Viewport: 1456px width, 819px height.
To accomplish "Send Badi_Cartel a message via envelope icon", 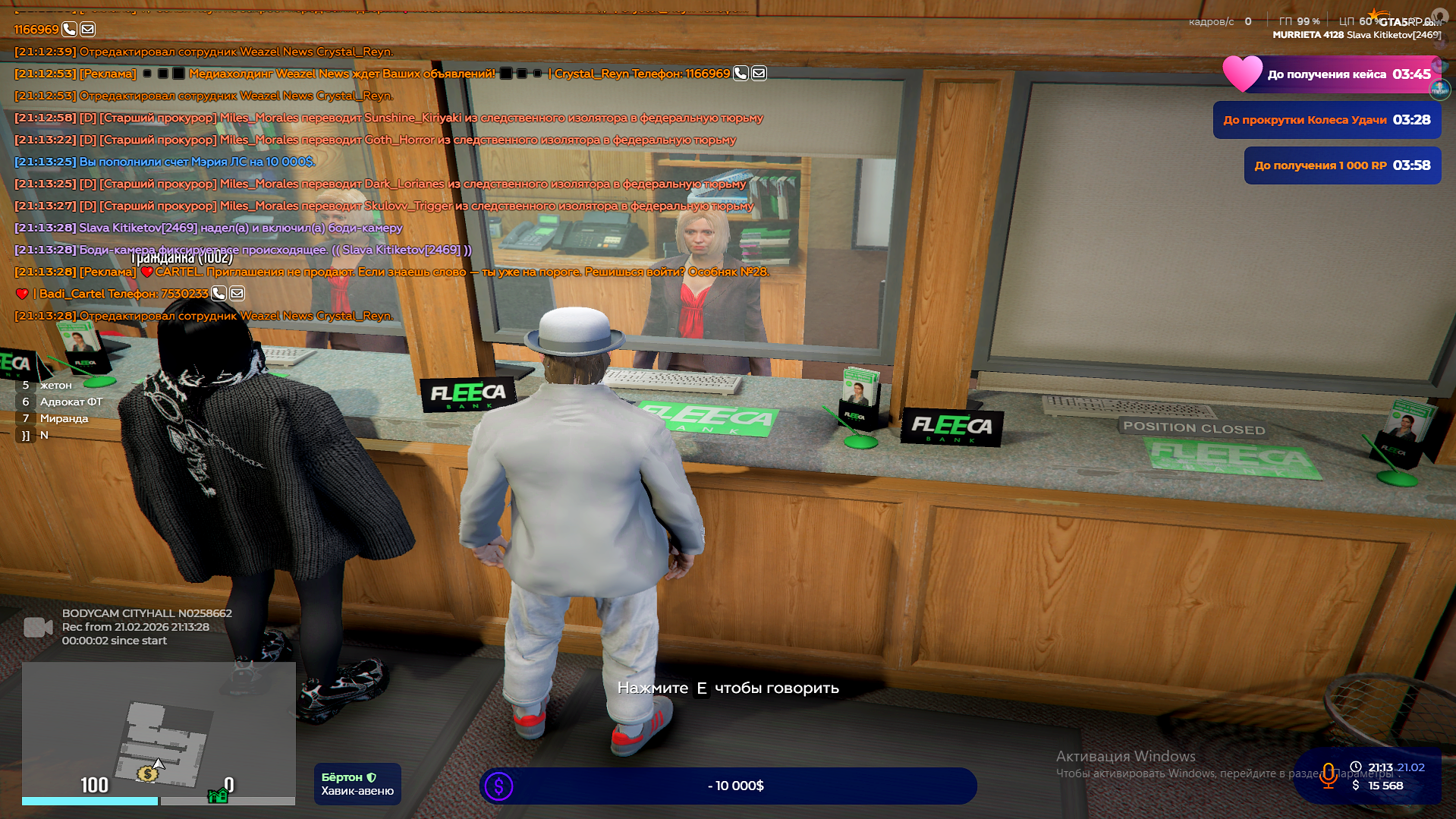I will 237,294.
